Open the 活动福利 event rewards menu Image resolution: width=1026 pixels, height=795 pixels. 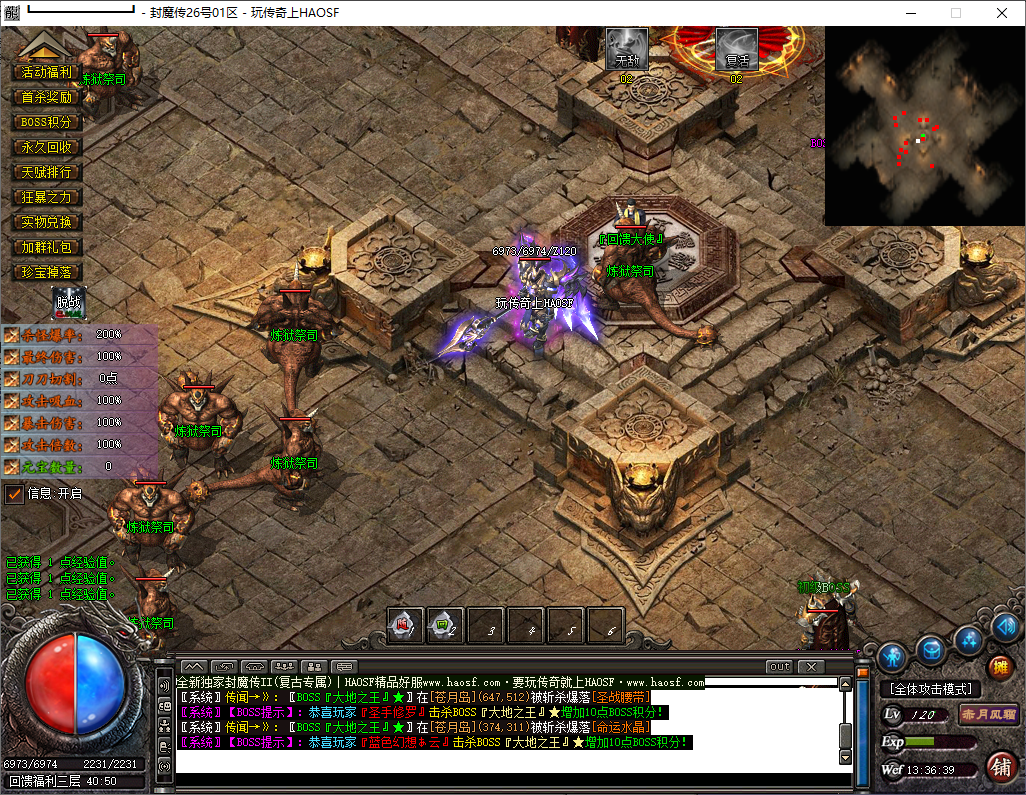(47, 72)
